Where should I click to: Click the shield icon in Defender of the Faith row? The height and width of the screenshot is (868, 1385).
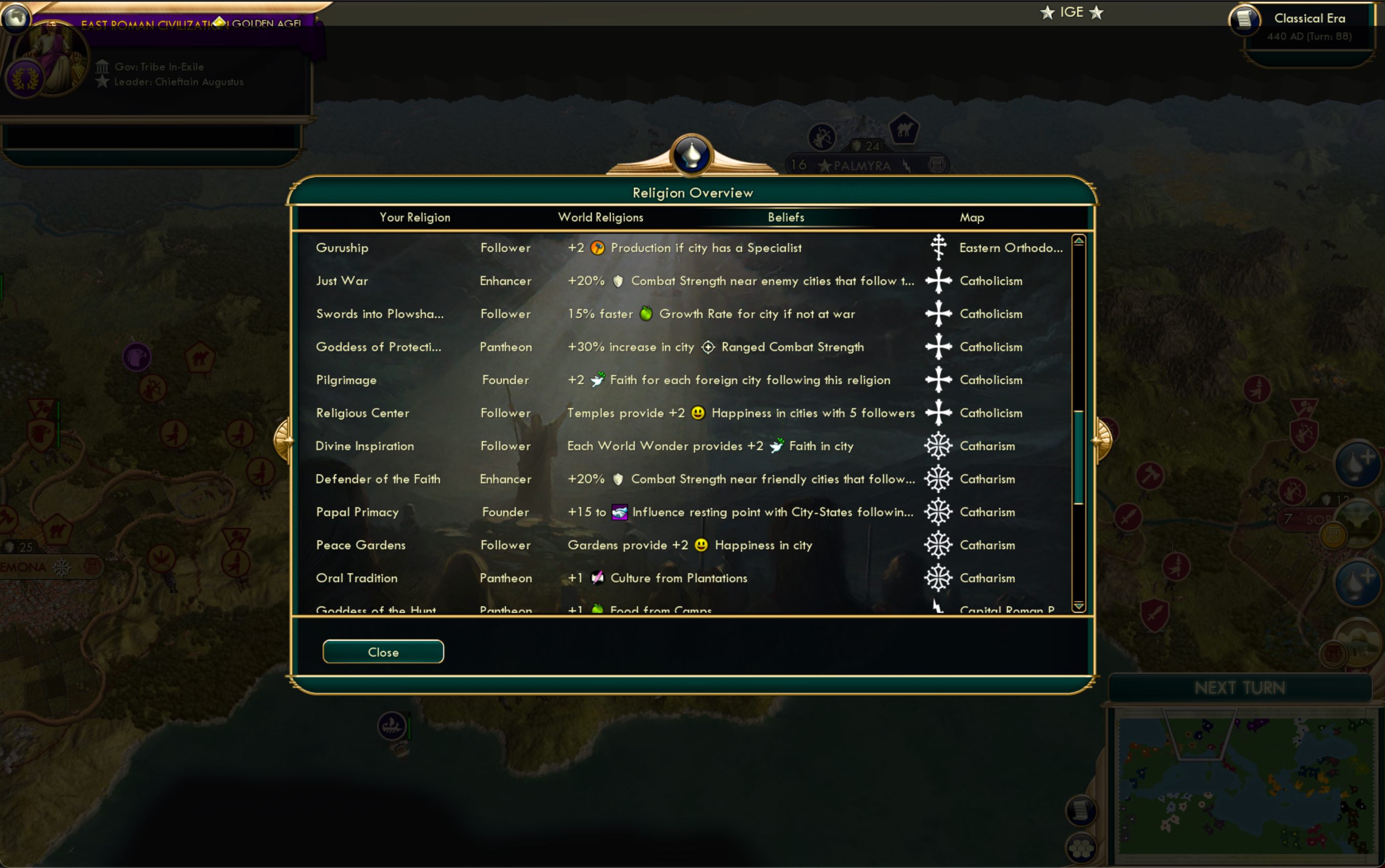618,479
